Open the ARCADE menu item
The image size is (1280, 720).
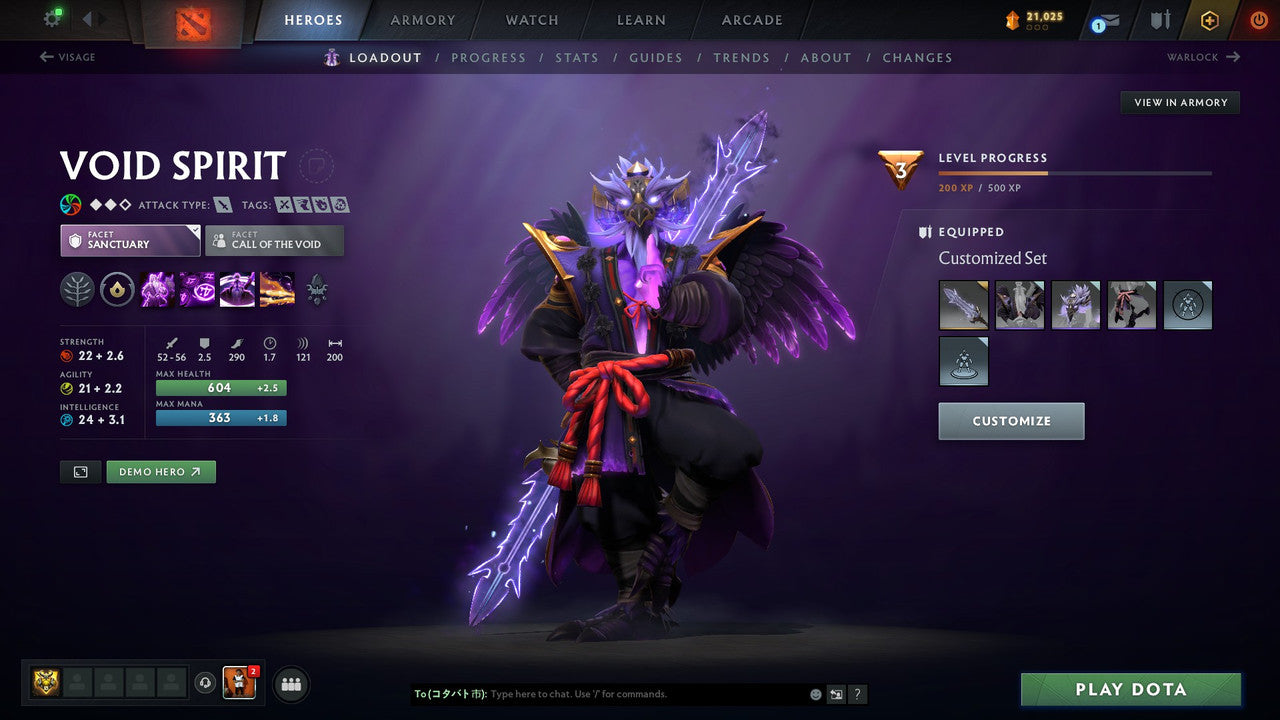point(751,20)
